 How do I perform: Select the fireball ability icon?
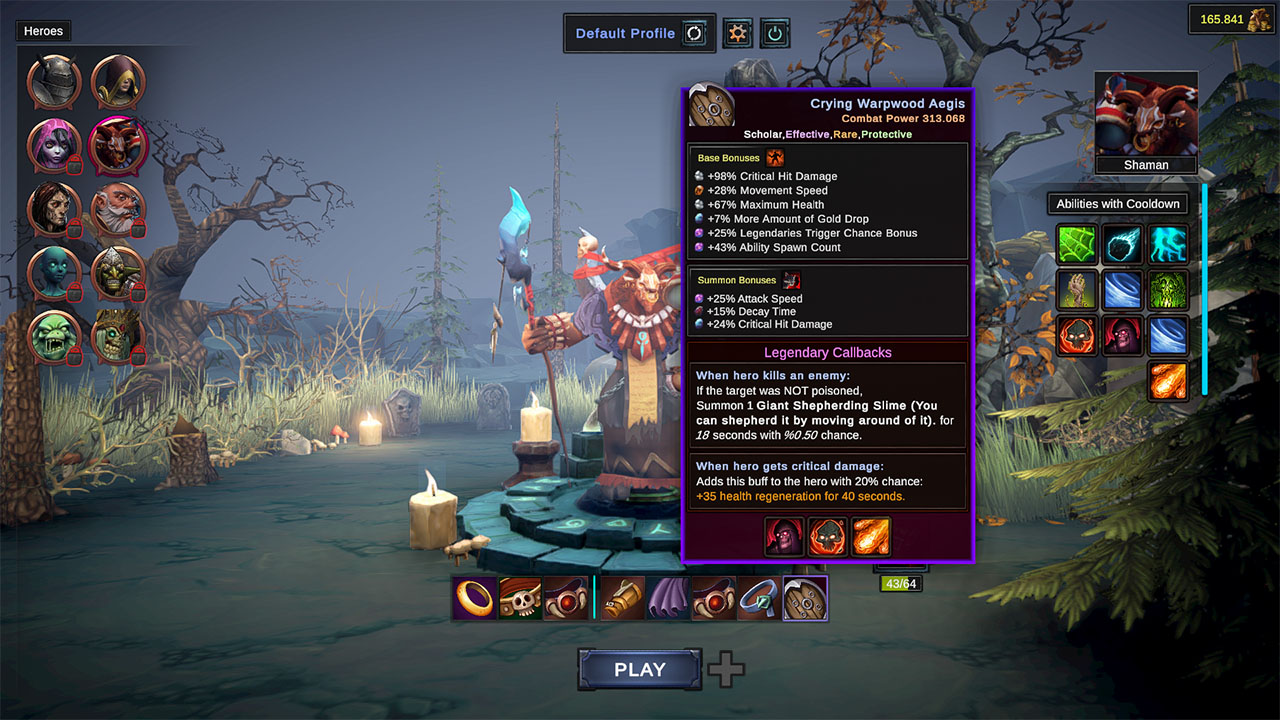[1168, 381]
